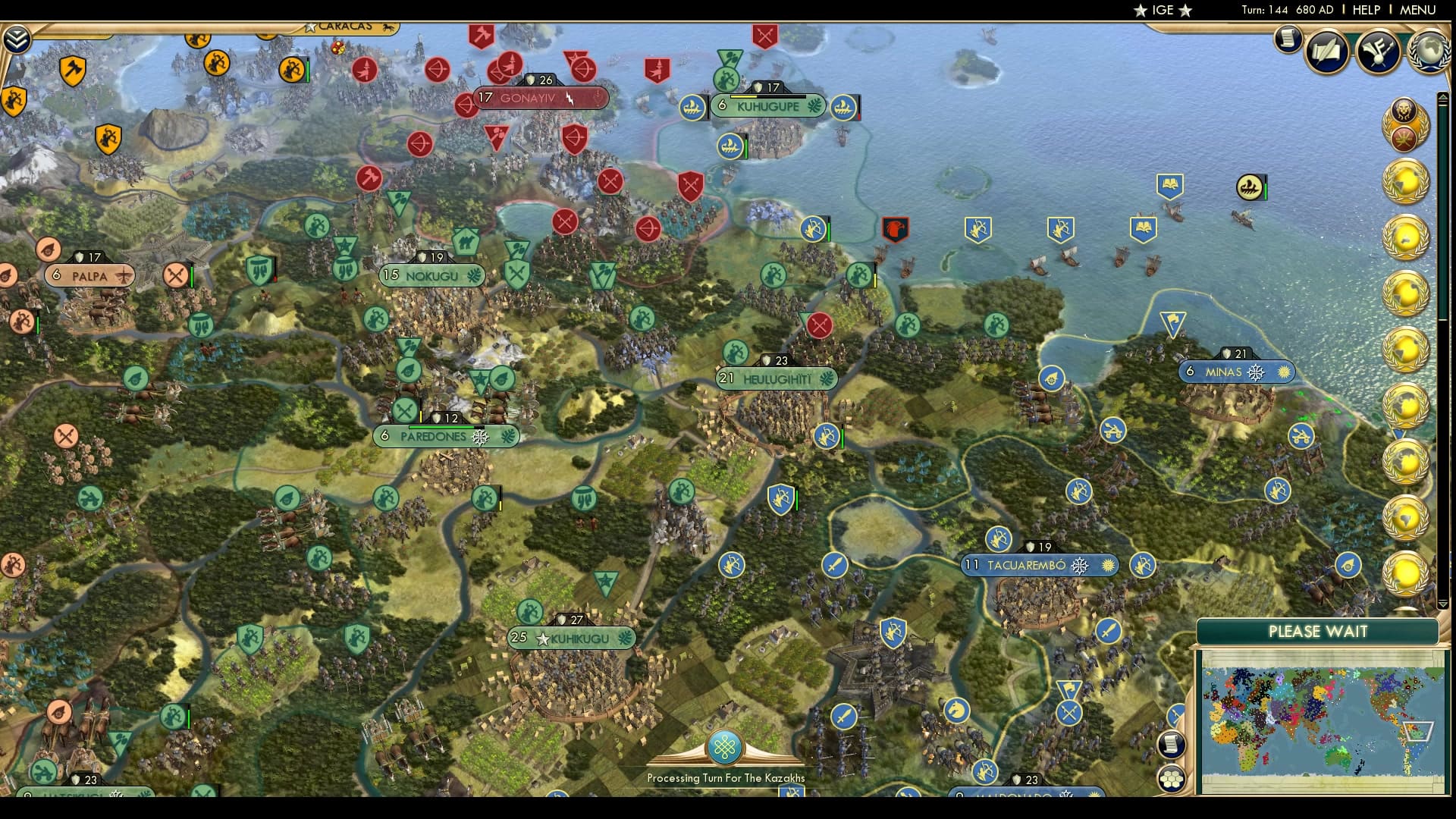1456x819 pixels.
Task: Open the topmost gold laurel notification
Action: click(x=1404, y=182)
